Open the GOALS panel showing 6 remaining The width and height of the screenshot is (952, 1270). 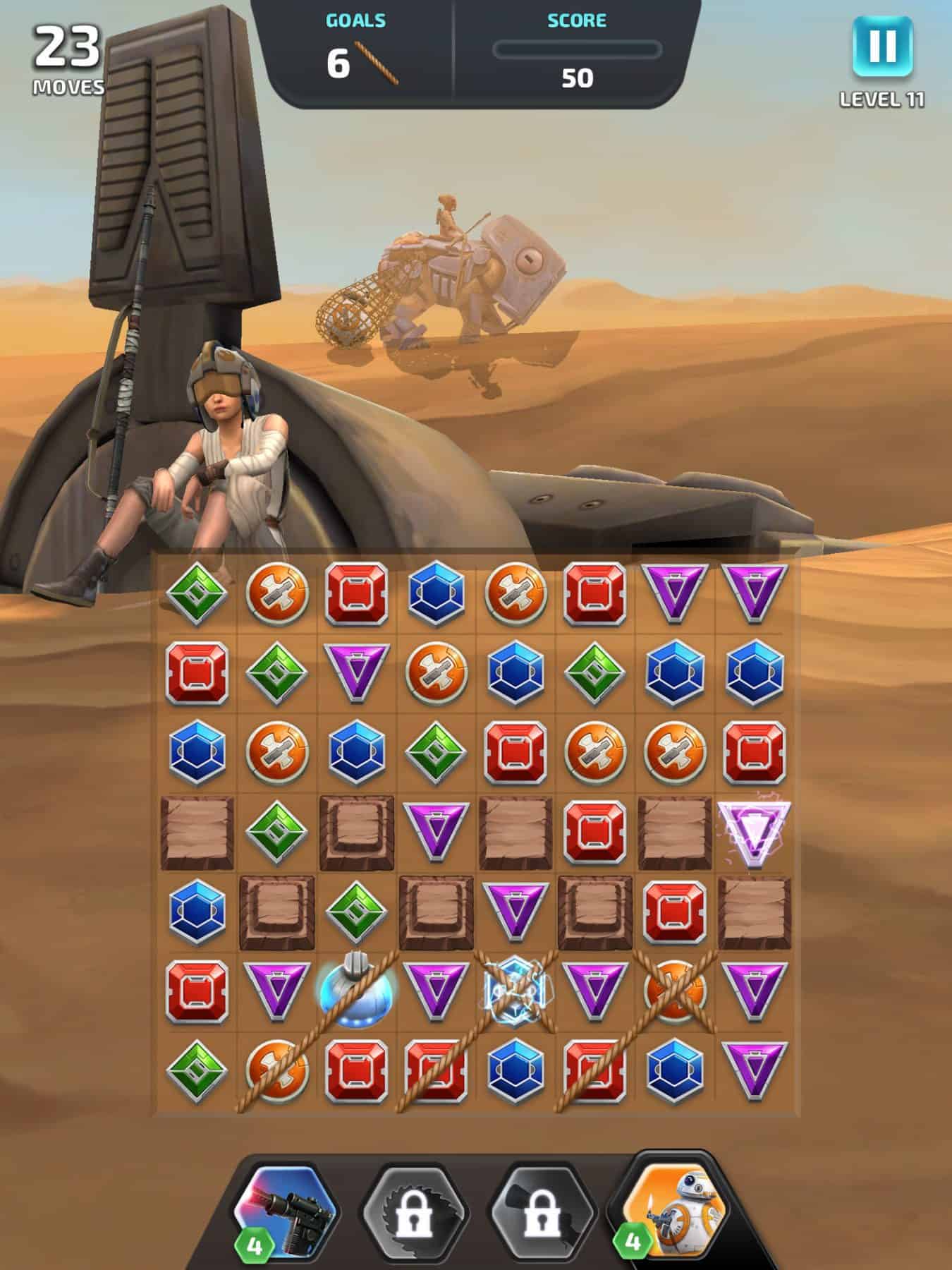(341, 62)
